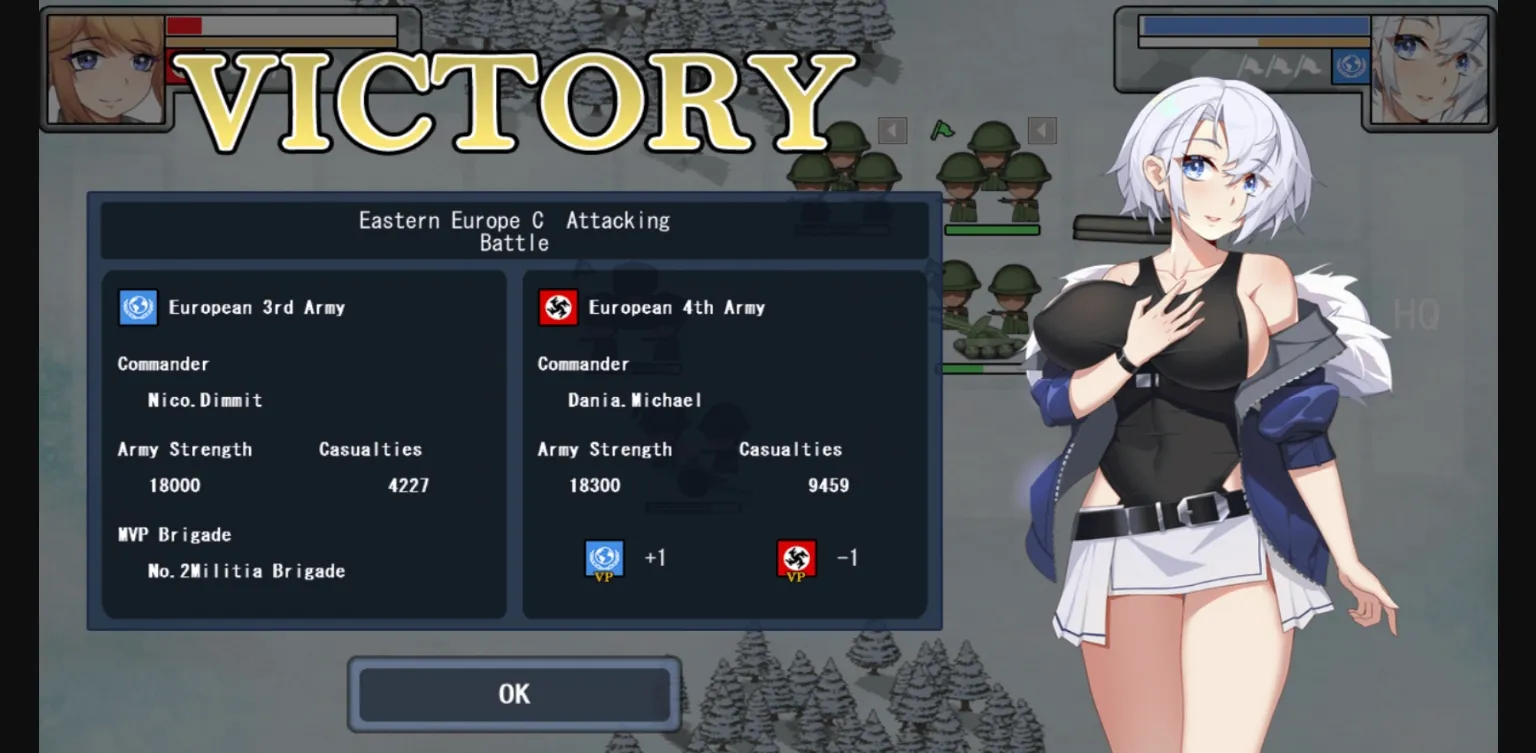1536x753 pixels.
Task: Click the HQ label on the map
Action: pyautogui.click(x=1415, y=315)
